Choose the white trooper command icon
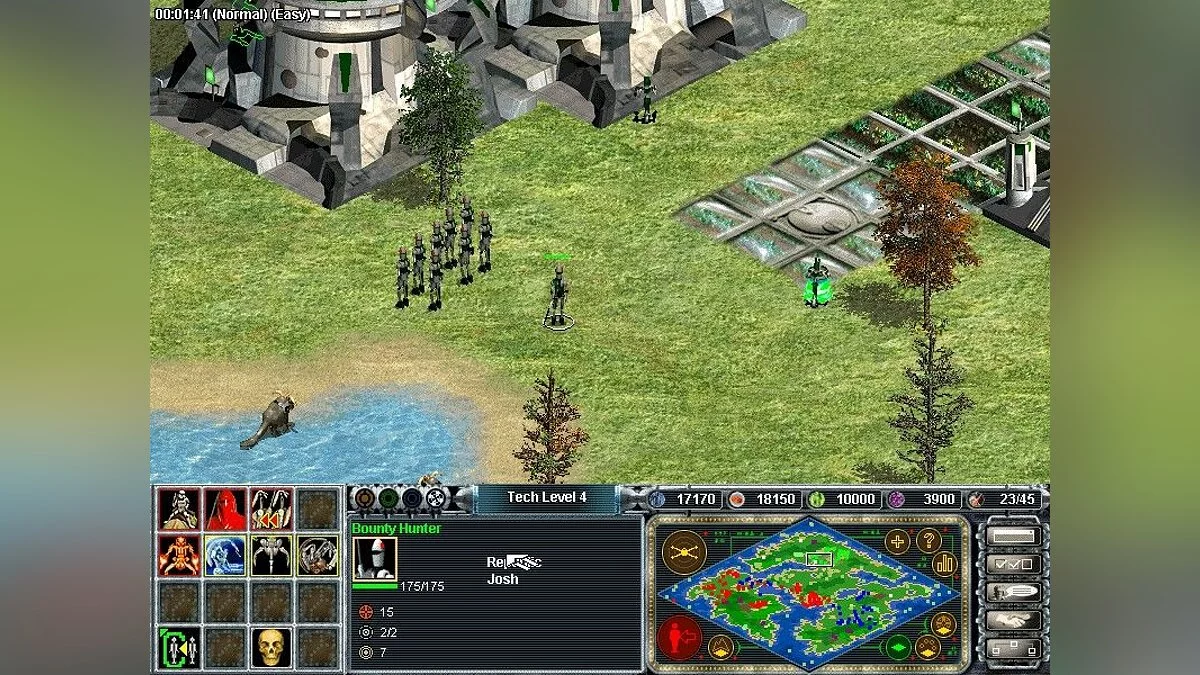This screenshot has width=1200, height=675. click(x=178, y=509)
